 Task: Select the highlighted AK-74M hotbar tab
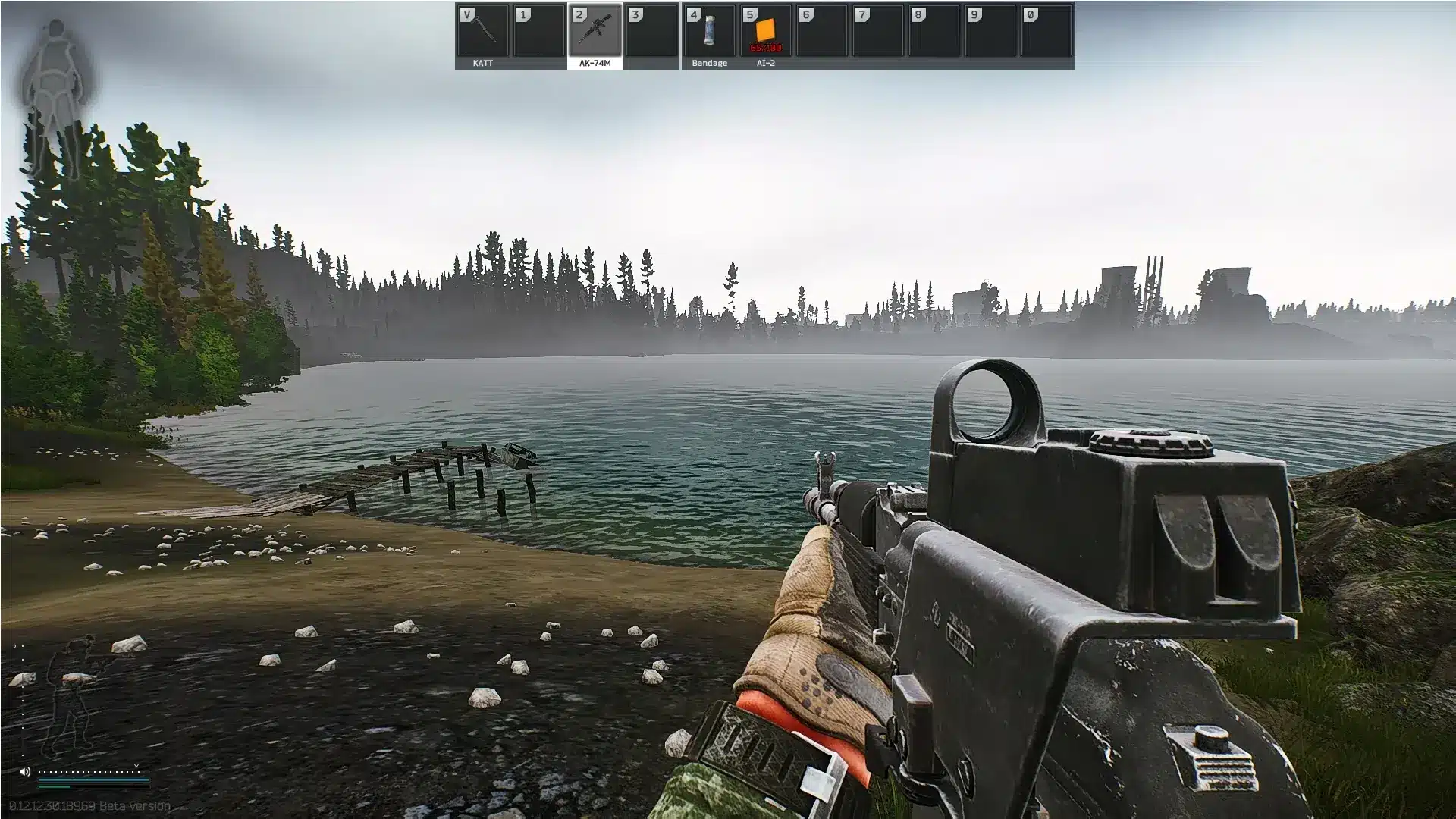click(595, 64)
